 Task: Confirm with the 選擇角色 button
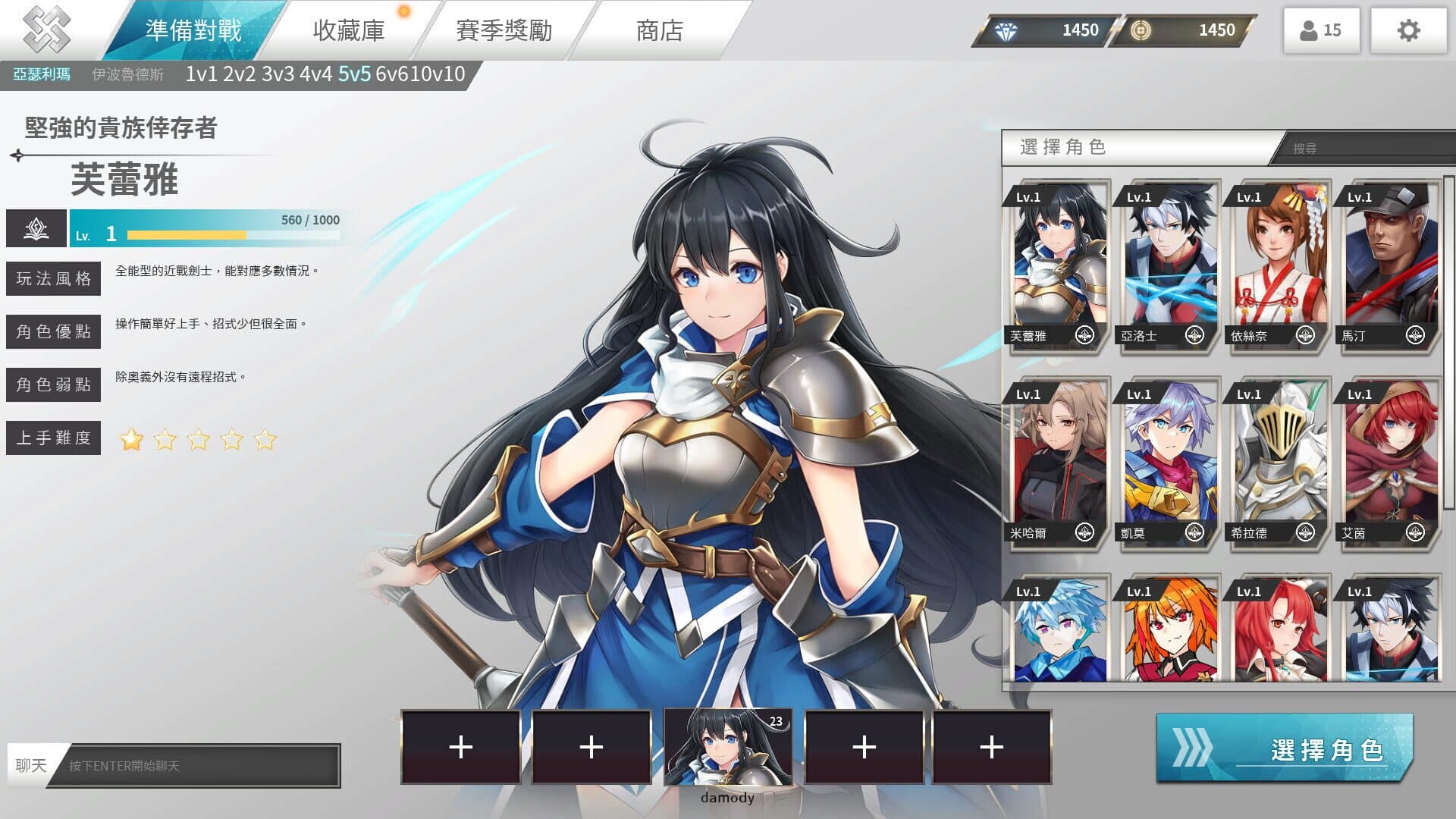1285,748
